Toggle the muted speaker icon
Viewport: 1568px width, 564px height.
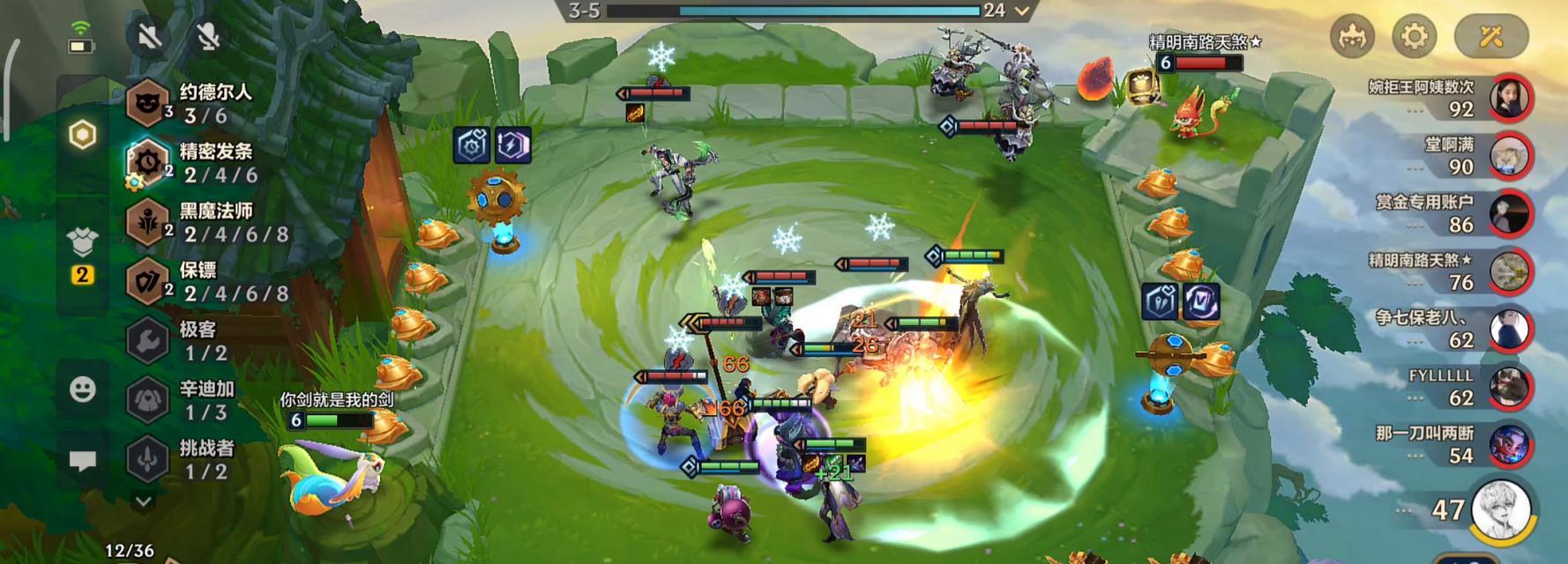tap(150, 36)
